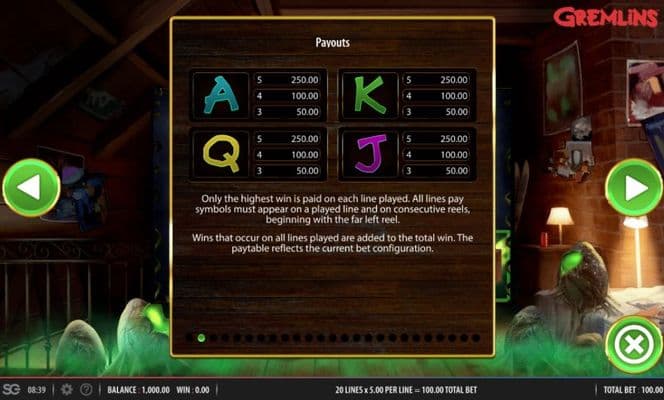This screenshot has height=400, width=664.
Task: Go to the previous paytable page
Action: tap(31, 188)
